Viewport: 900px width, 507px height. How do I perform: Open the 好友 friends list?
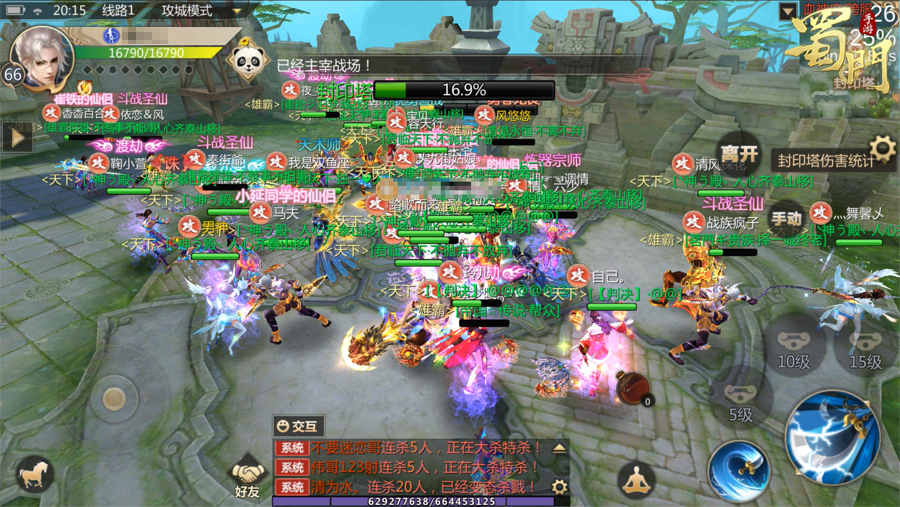pyautogui.click(x=247, y=476)
